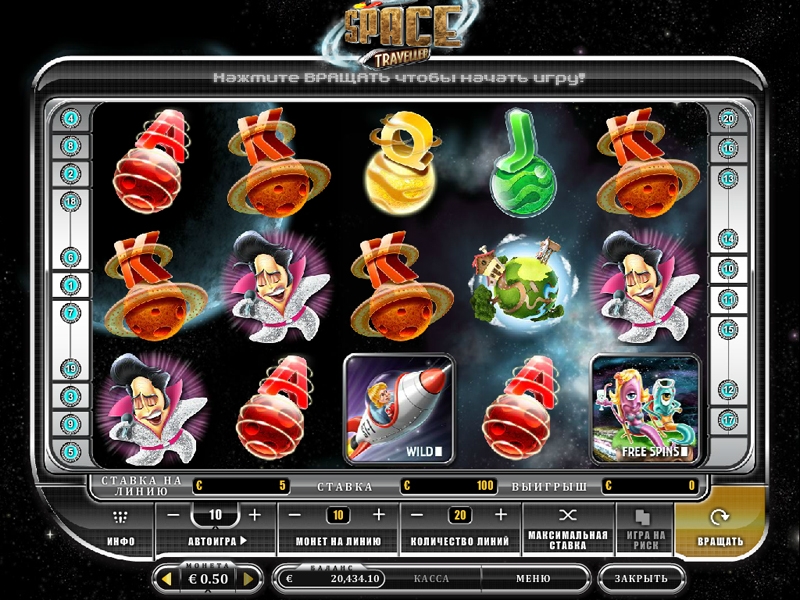Add more paylines
Viewport: 800px width, 600px height.
[501, 515]
